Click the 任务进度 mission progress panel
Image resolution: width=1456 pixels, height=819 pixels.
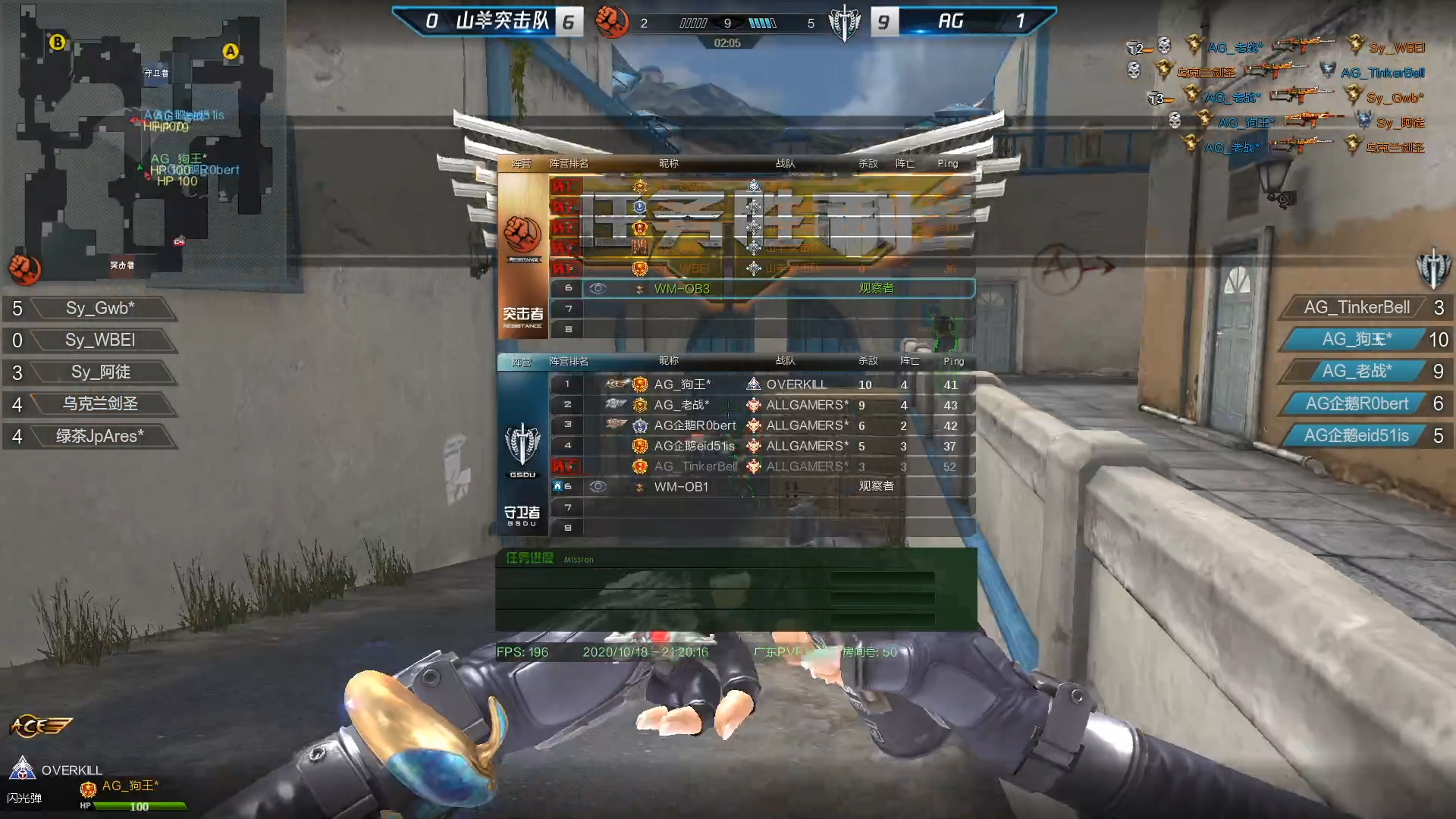736,590
